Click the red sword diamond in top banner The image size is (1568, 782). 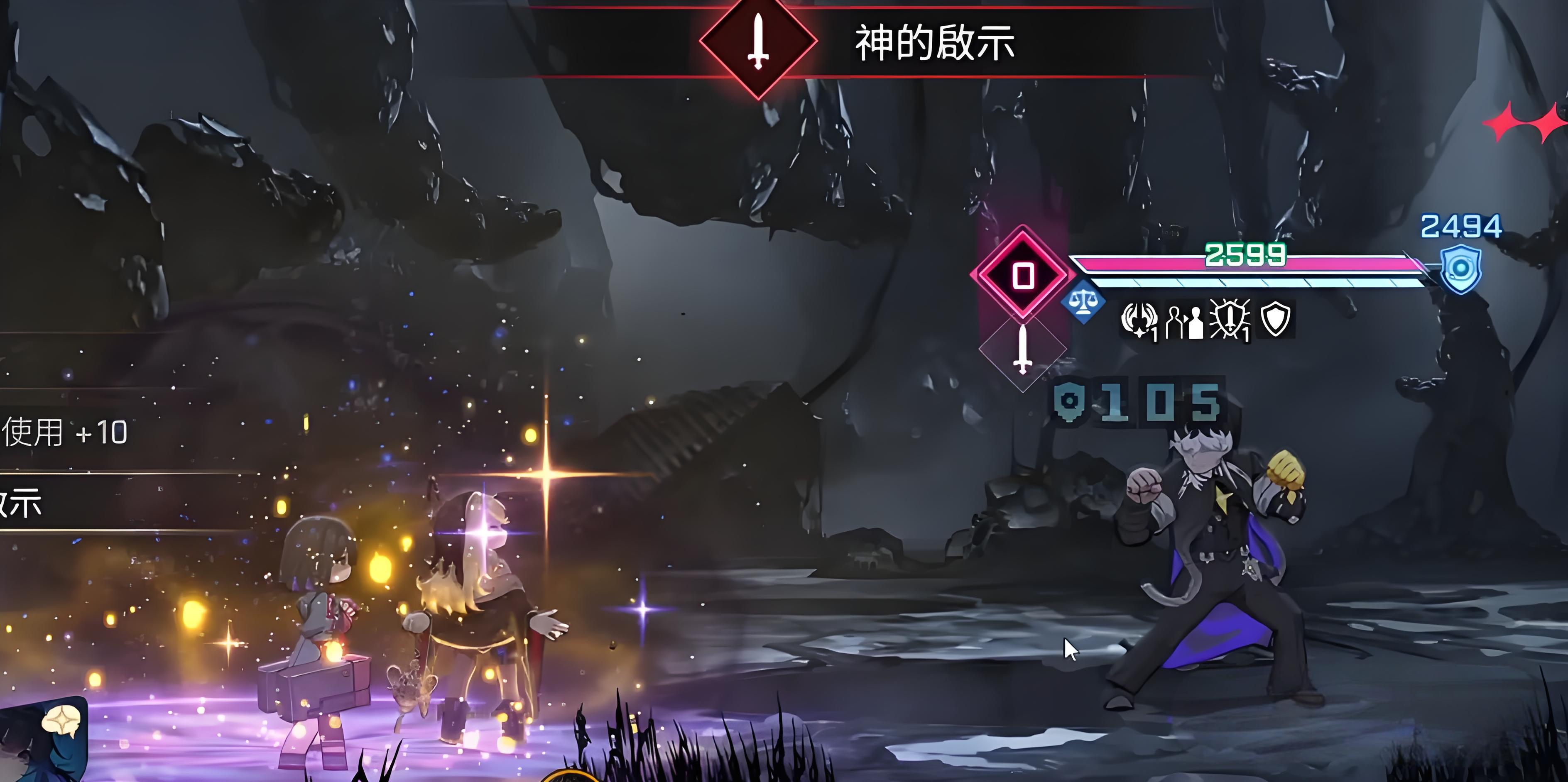pyautogui.click(x=758, y=42)
